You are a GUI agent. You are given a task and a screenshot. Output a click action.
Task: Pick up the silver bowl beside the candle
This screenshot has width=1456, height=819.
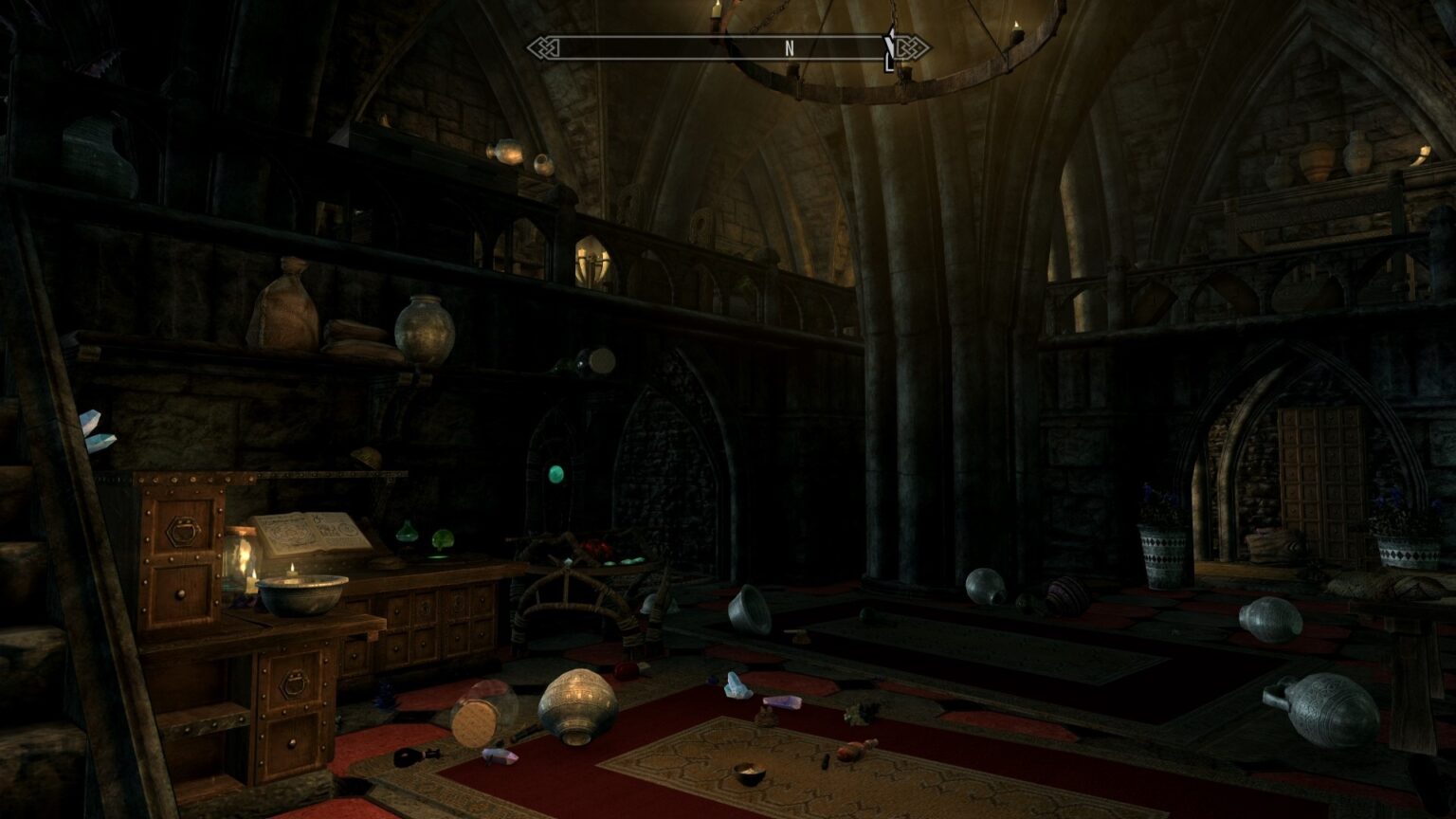pos(304,595)
